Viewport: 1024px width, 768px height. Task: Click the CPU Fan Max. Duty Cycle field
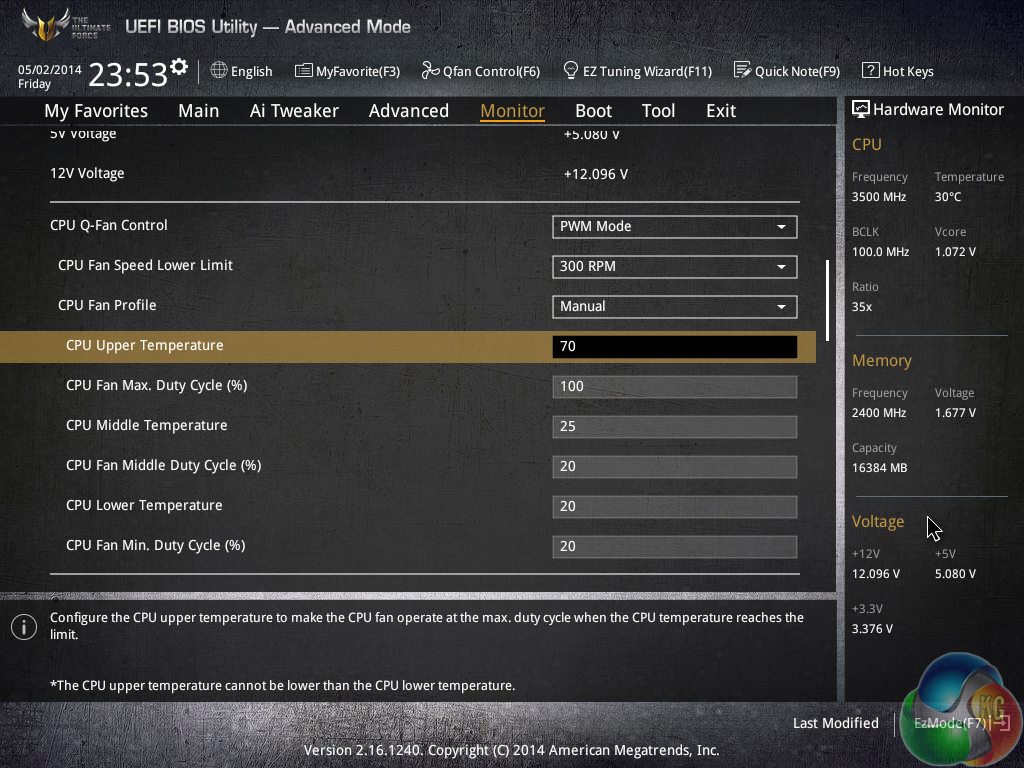tap(674, 387)
